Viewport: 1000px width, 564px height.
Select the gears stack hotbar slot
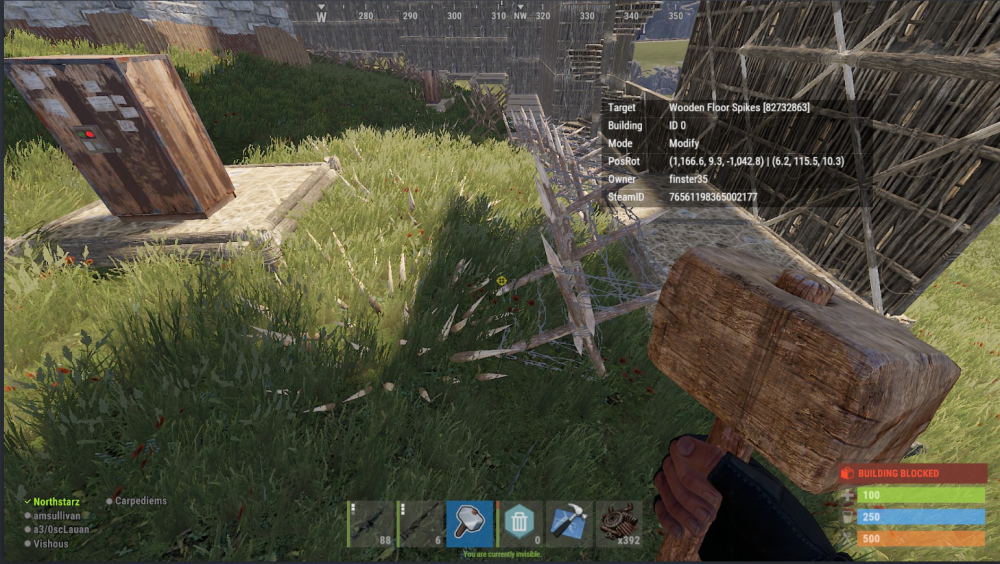tap(618, 524)
